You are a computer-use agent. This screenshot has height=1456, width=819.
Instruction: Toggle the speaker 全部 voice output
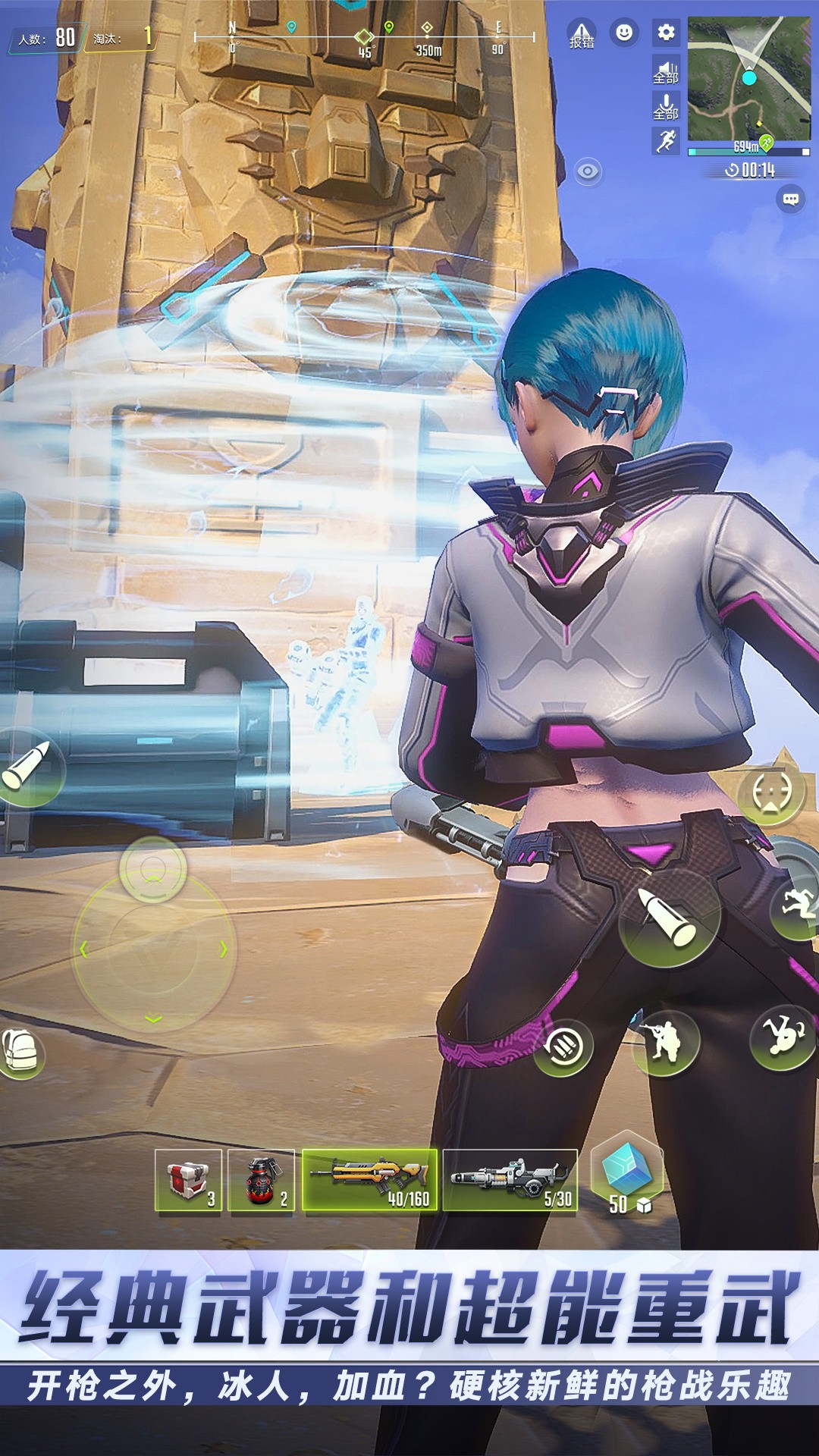coord(666,72)
